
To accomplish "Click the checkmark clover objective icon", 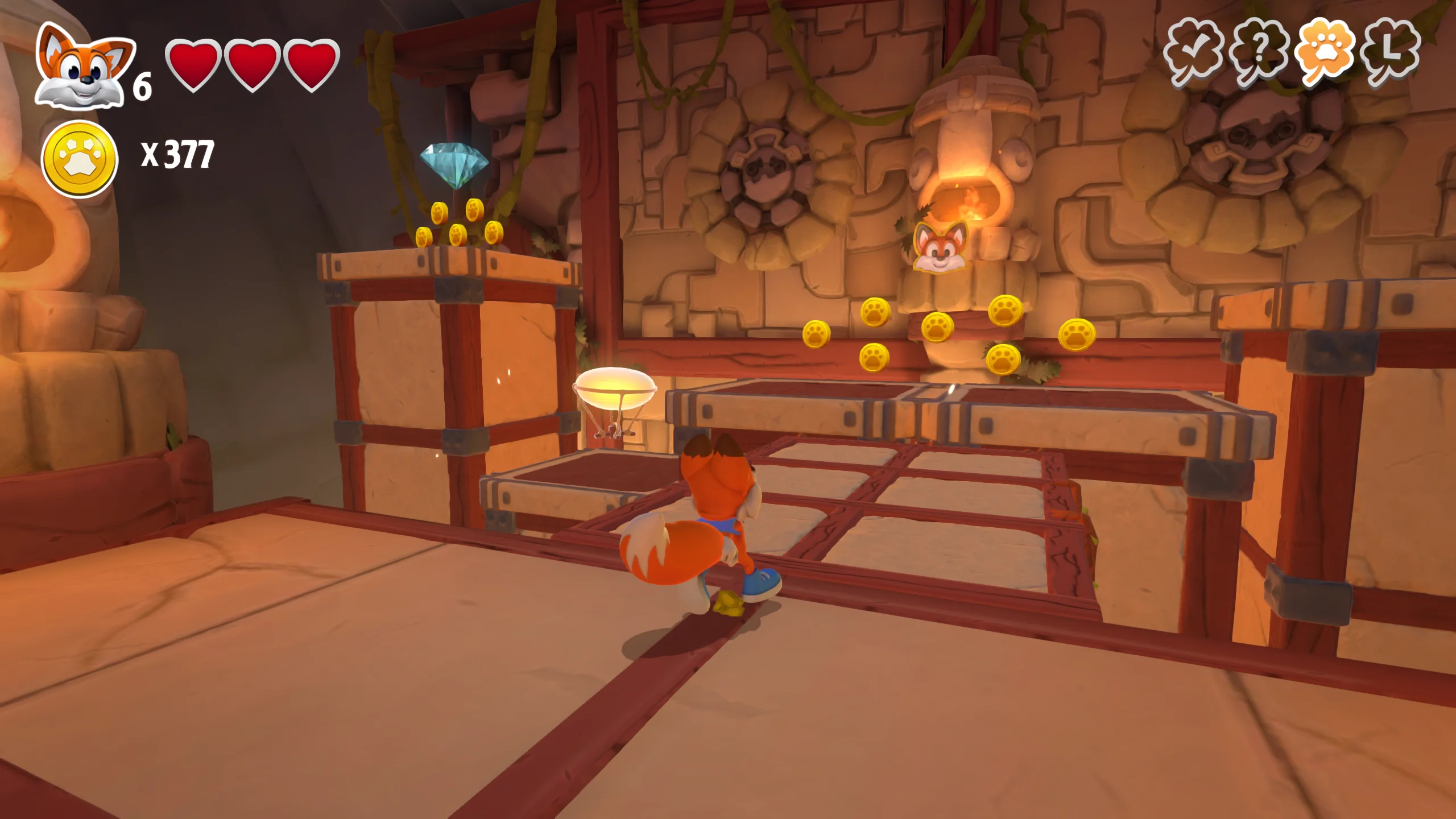I will coord(1193,53).
